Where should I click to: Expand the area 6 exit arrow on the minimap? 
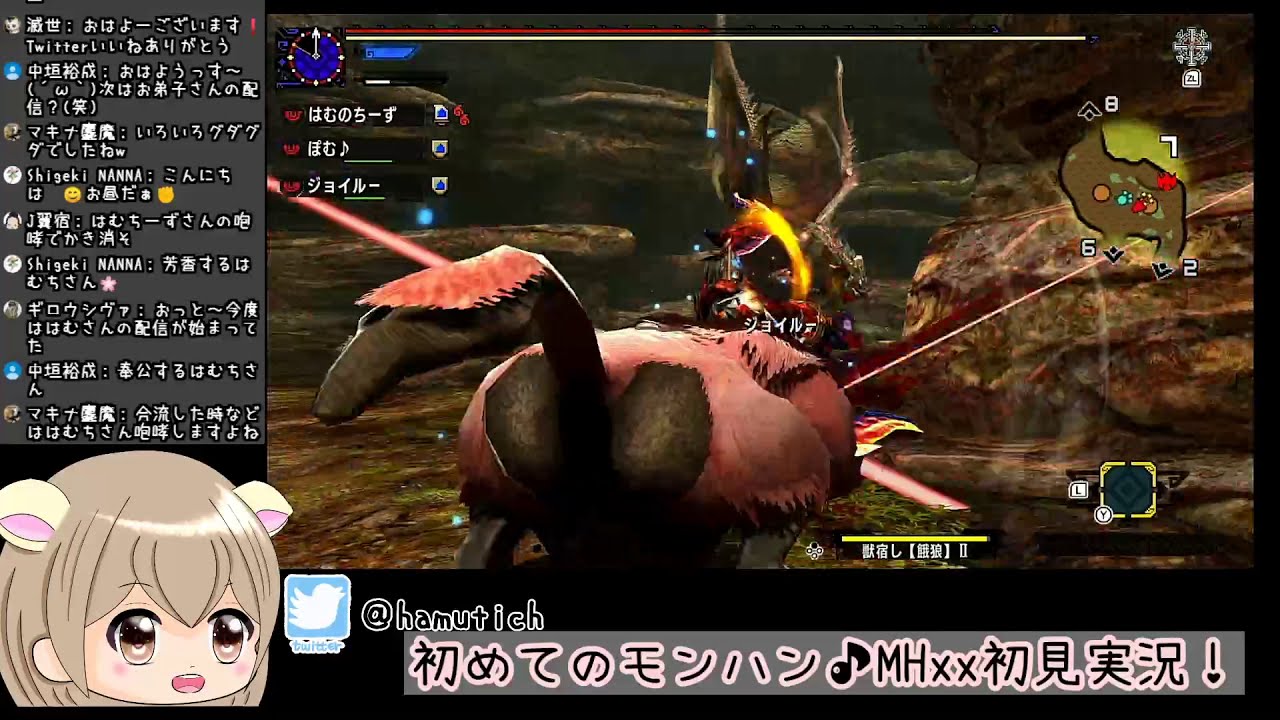point(1113,253)
